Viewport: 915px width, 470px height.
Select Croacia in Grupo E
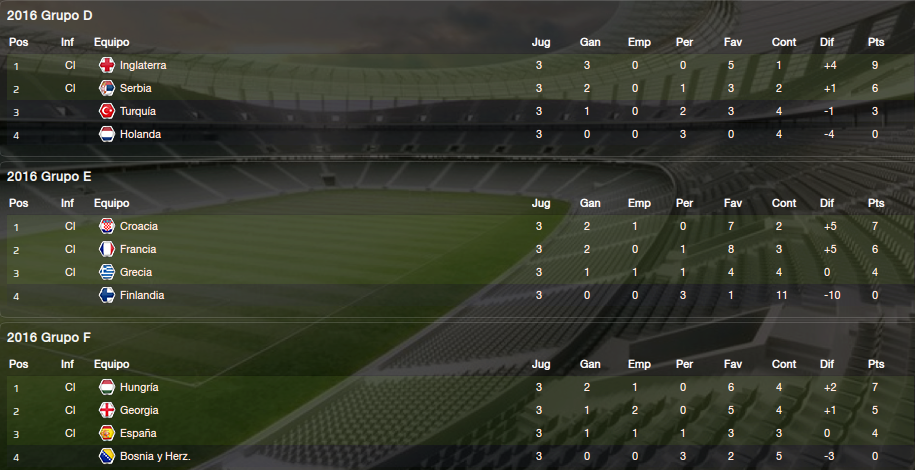138,226
